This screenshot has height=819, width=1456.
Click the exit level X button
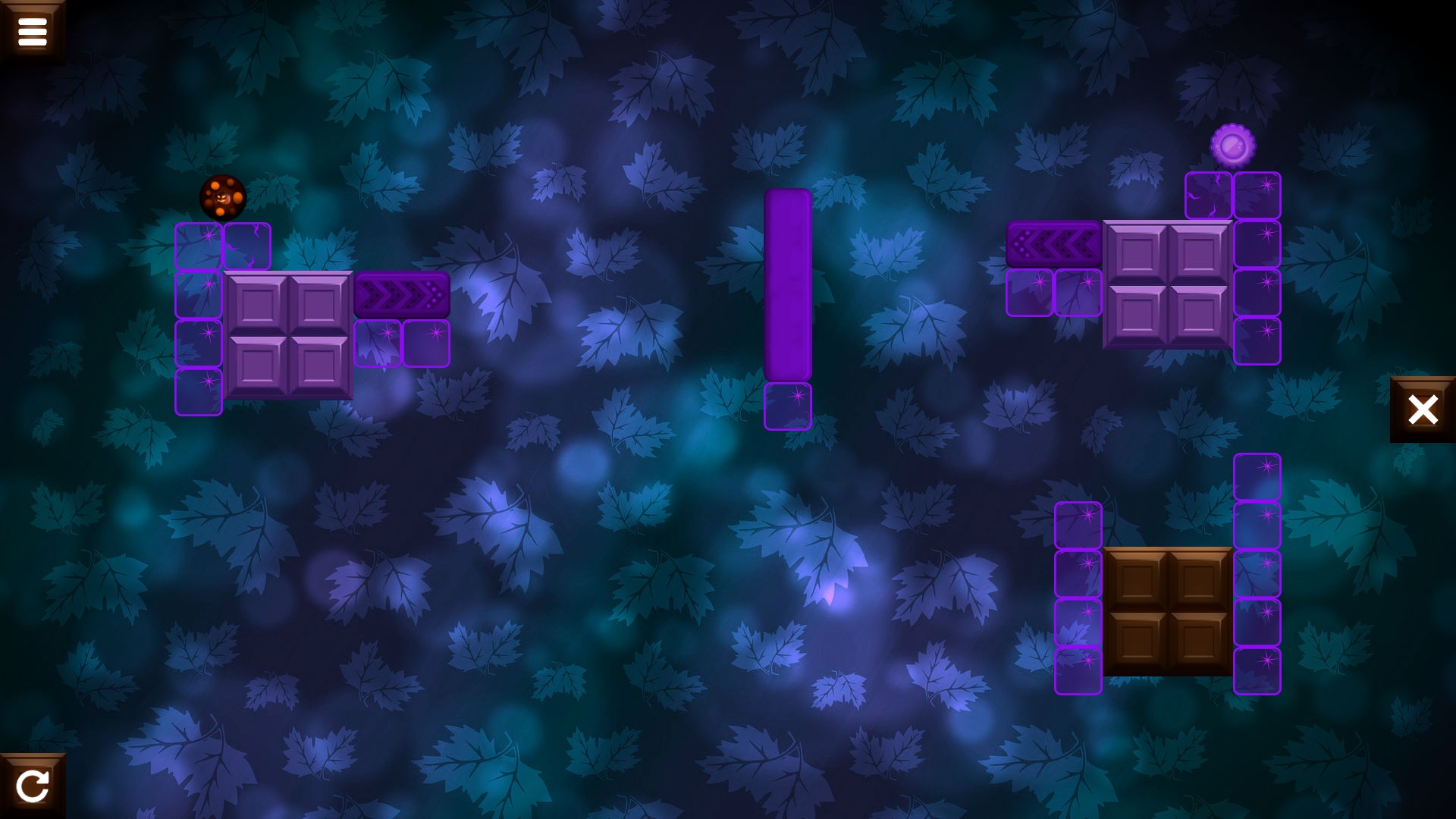tap(1423, 409)
